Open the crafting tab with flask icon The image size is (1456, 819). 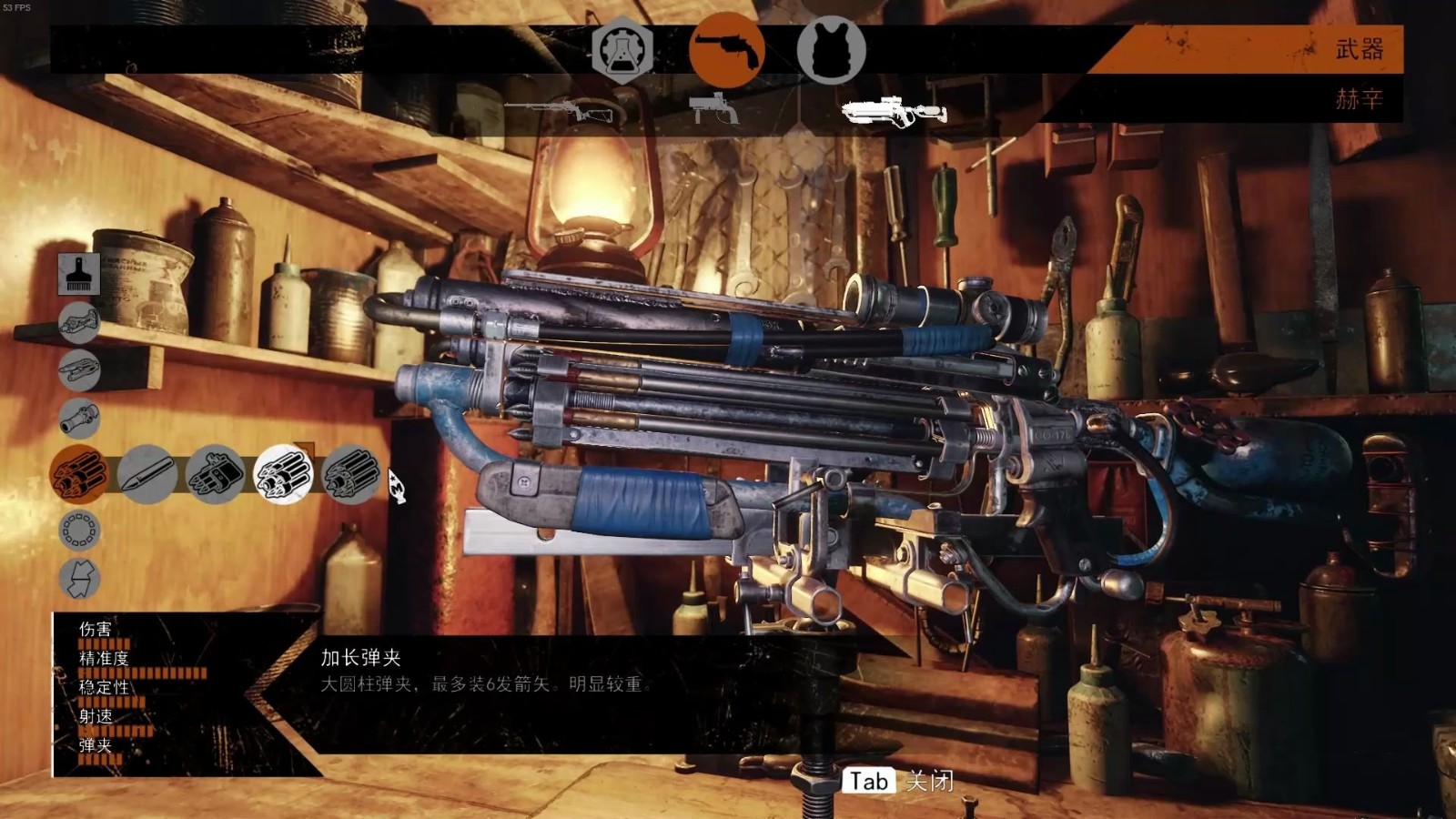point(622,52)
